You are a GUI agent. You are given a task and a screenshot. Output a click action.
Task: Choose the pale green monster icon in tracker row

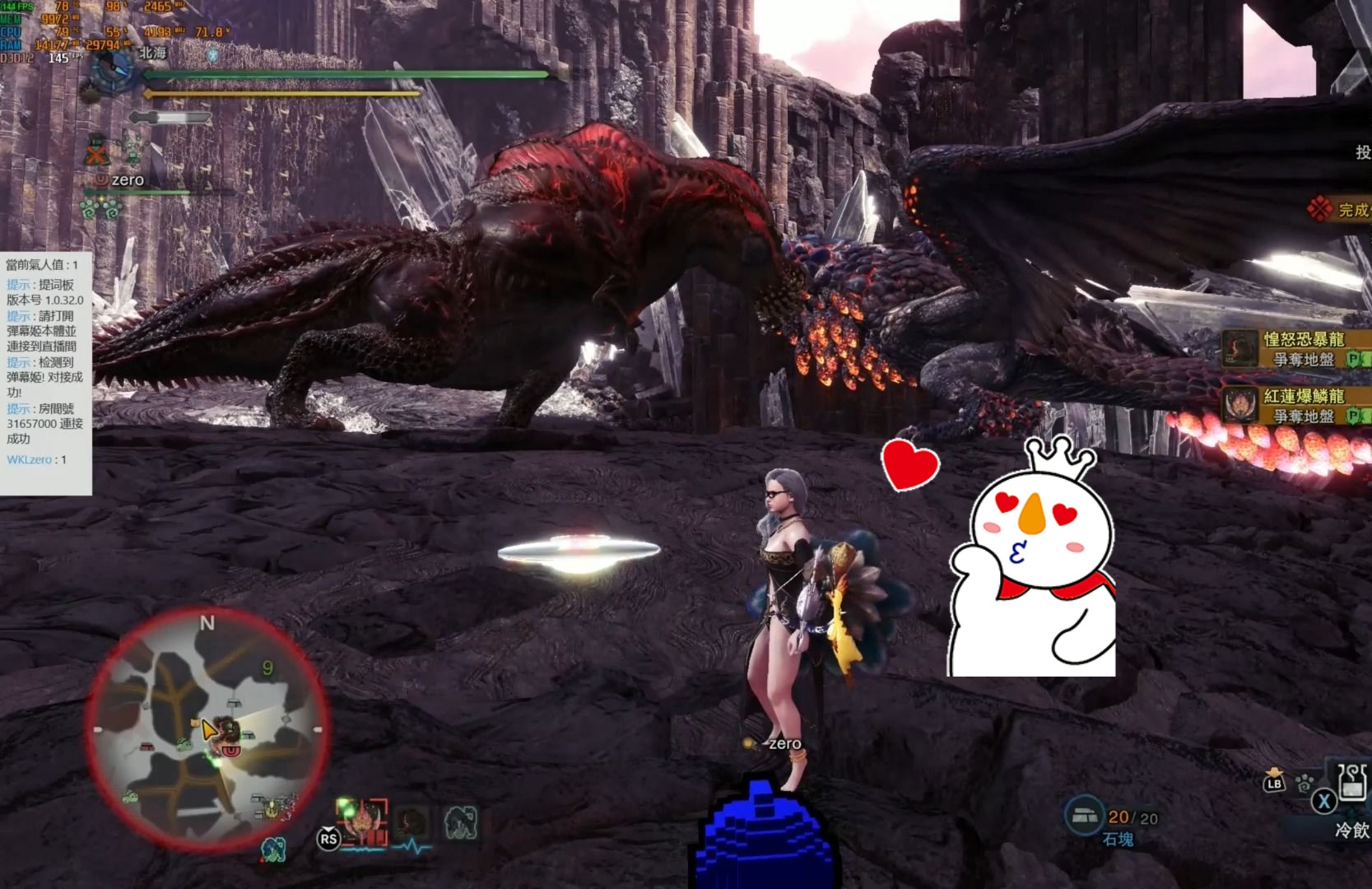click(x=460, y=822)
